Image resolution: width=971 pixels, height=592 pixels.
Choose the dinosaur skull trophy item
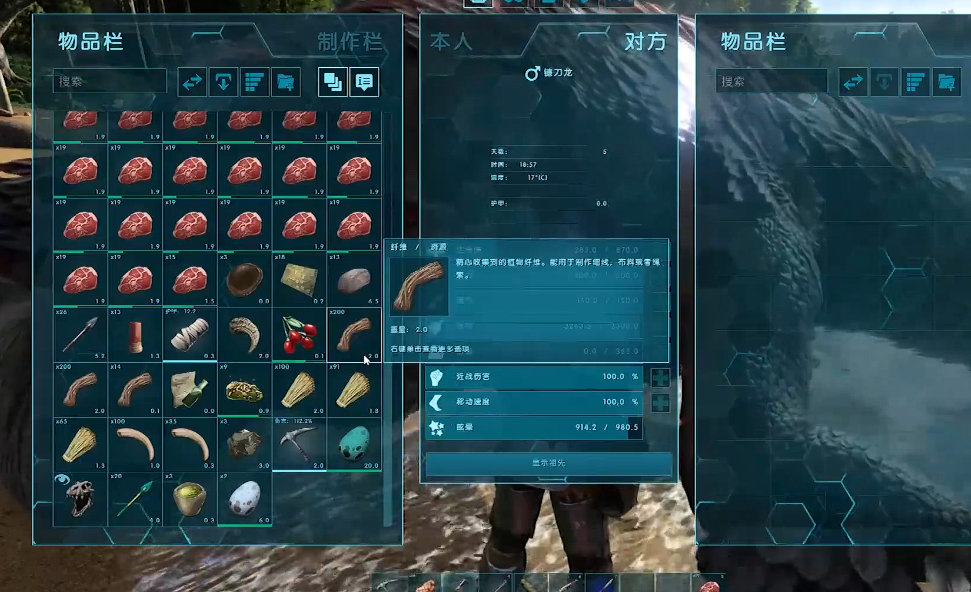pos(80,497)
